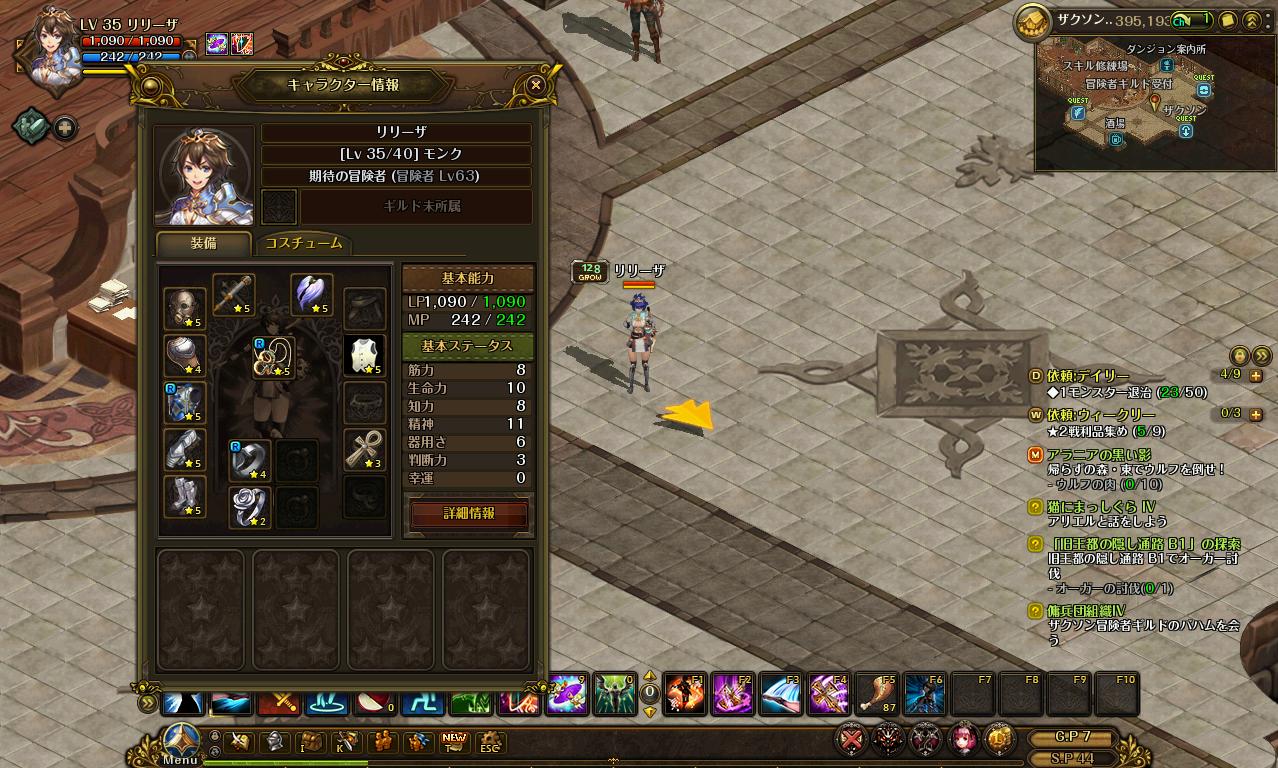Image resolution: width=1278 pixels, height=768 pixels.
Task: Open the channel selector Ch 1
Action: coord(1190,20)
